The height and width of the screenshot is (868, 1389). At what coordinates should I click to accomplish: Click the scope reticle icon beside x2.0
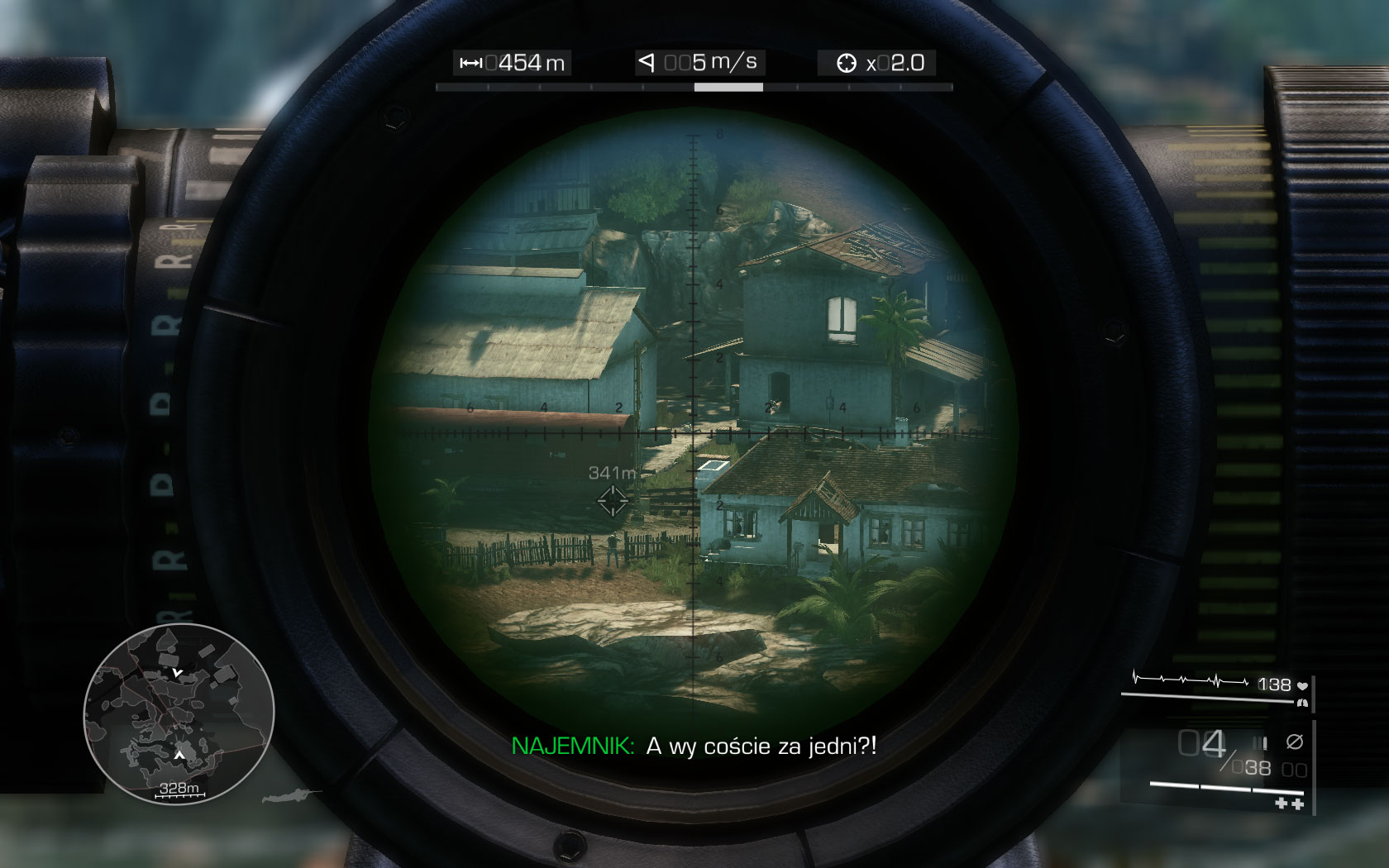coord(847,62)
